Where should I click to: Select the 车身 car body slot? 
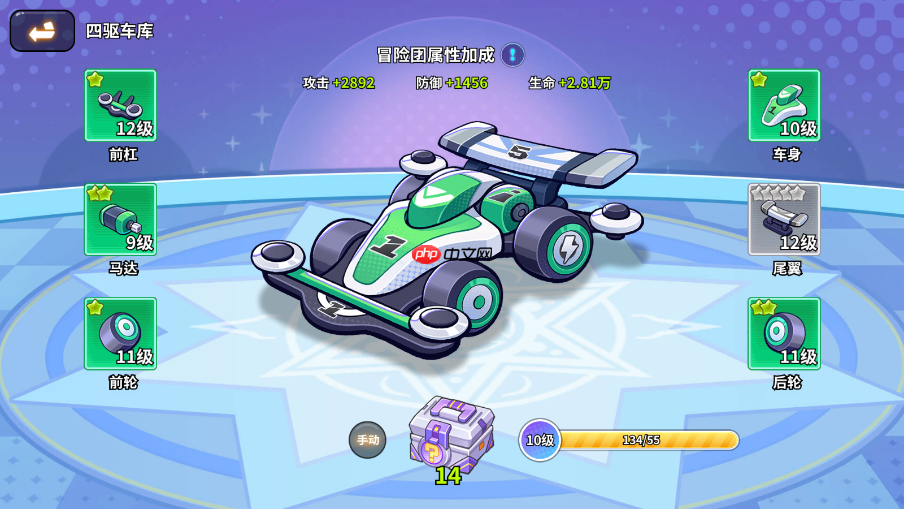tap(784, 105)
